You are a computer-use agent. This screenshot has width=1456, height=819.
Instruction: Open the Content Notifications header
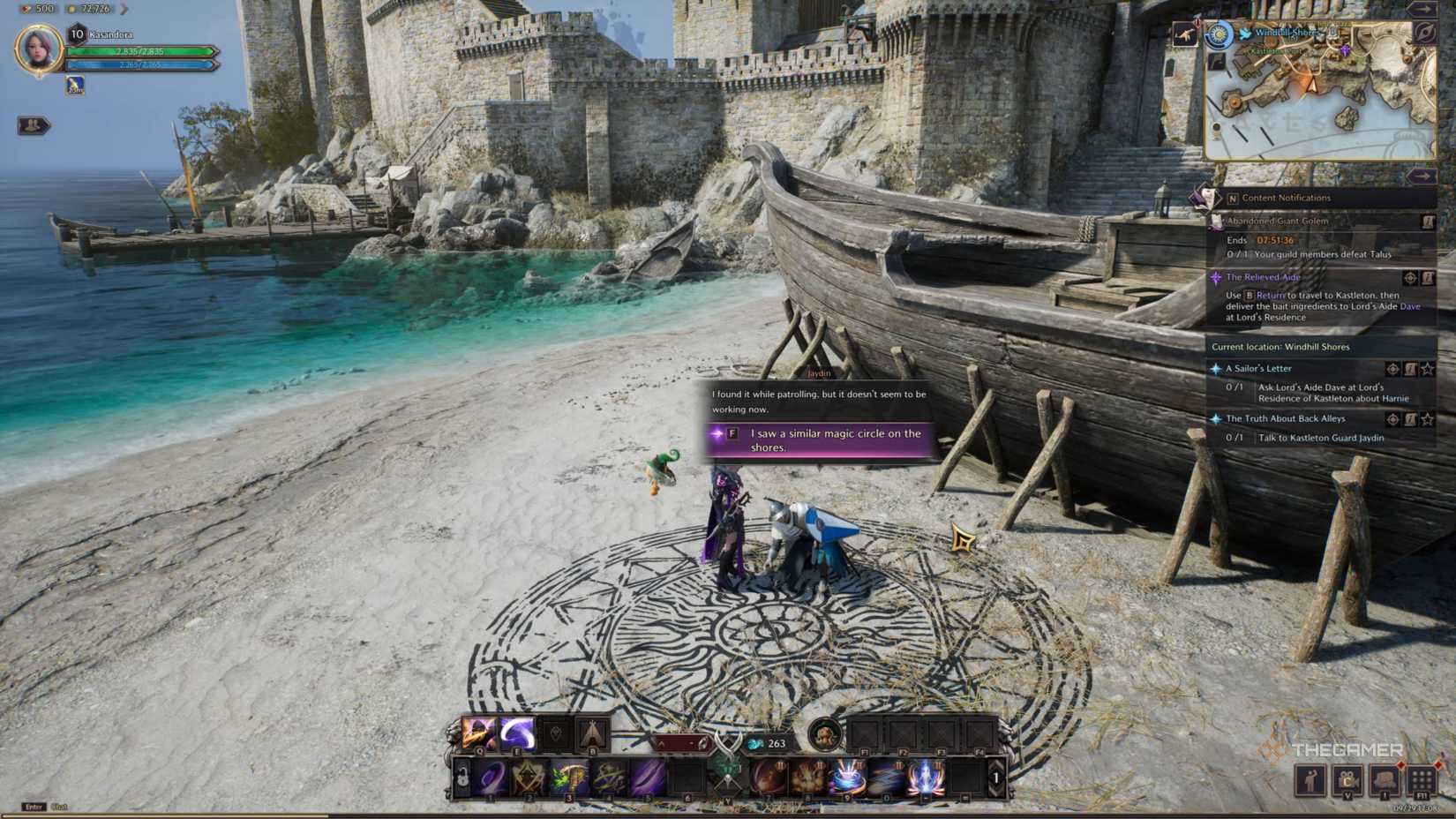[x=1286, y=198]
